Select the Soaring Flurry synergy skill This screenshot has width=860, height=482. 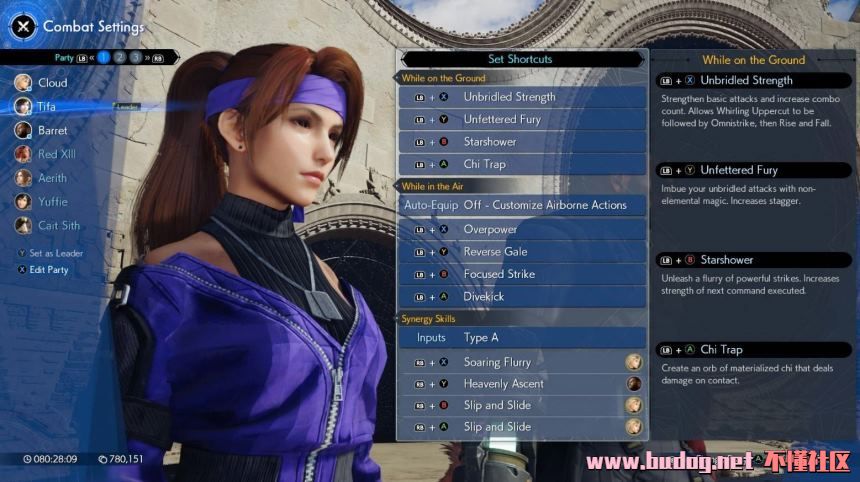[x=521, y=362]
